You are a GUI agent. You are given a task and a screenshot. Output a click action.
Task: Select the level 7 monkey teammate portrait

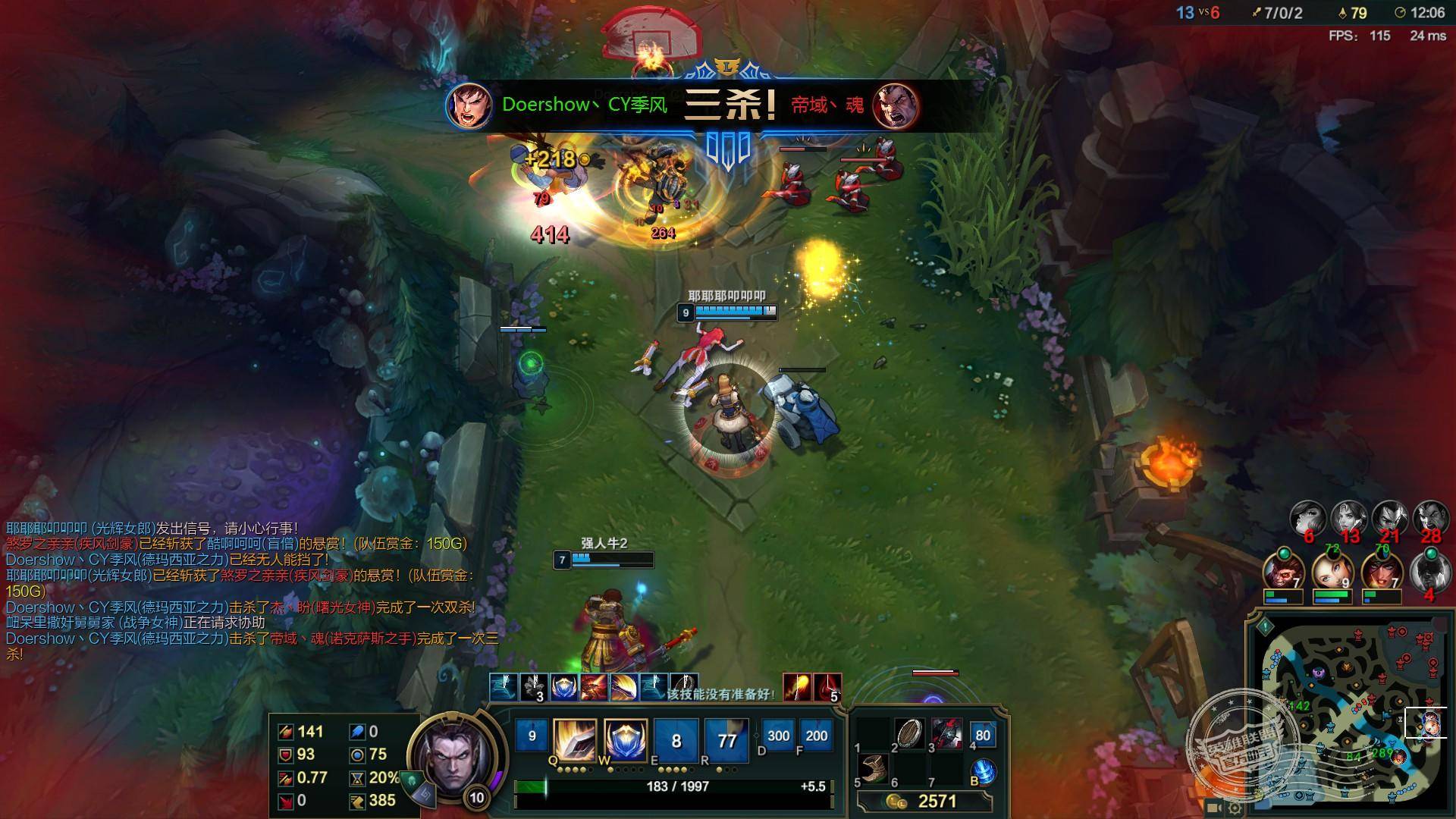click(1283, 573)
